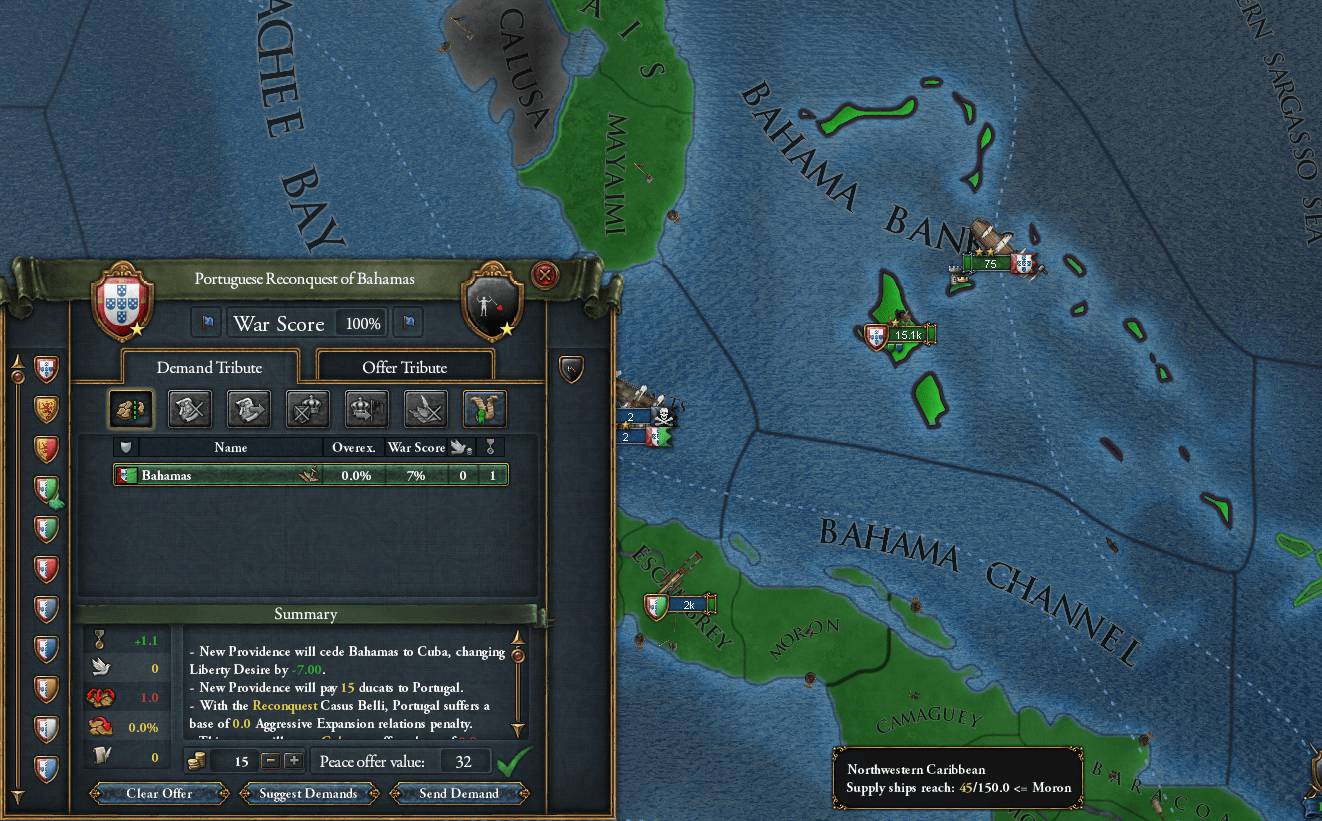
Task: Click the blue flag left of War Score
Action: (x=208, y=322)
